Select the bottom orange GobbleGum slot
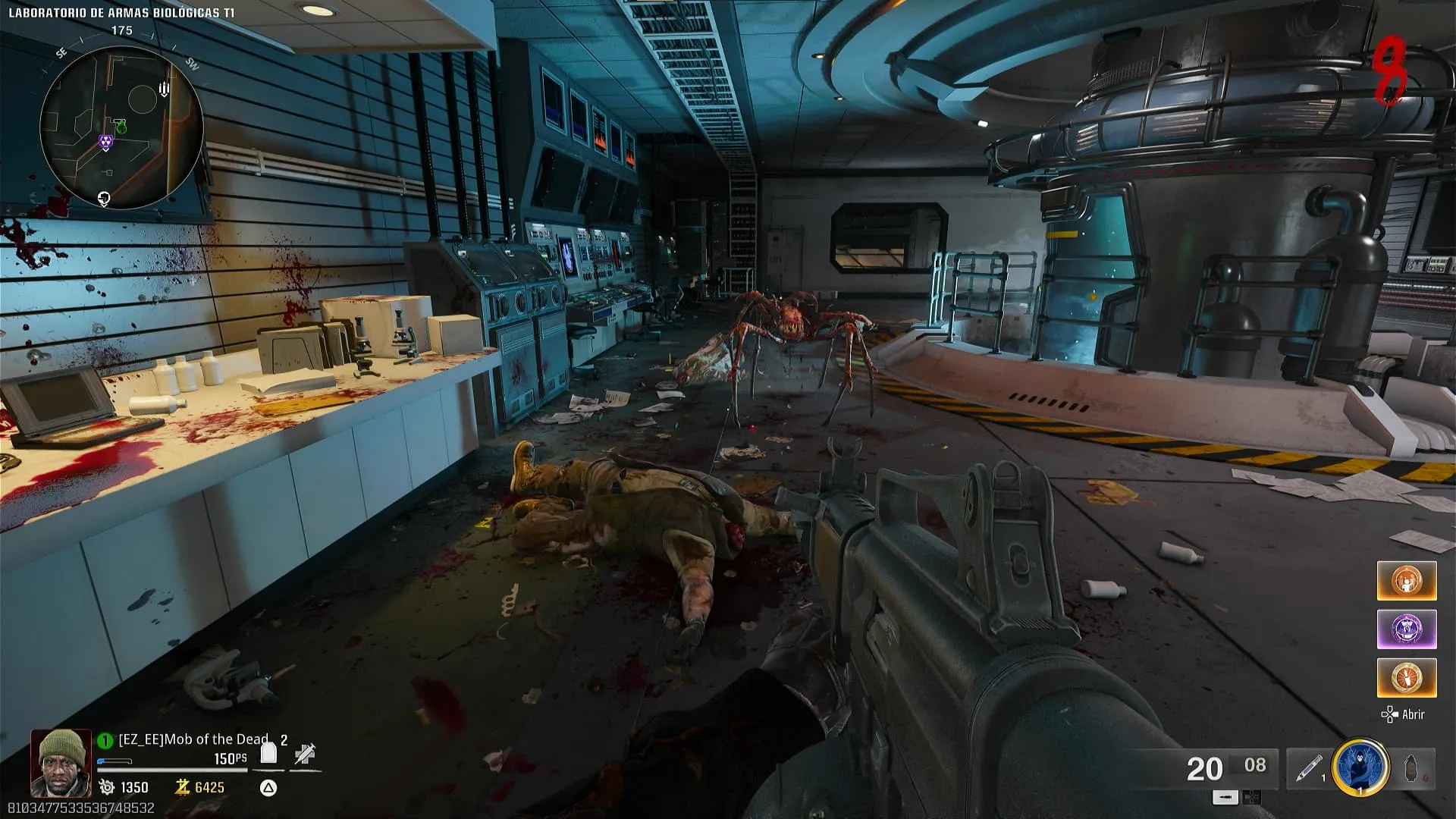 coord(1406,677)
